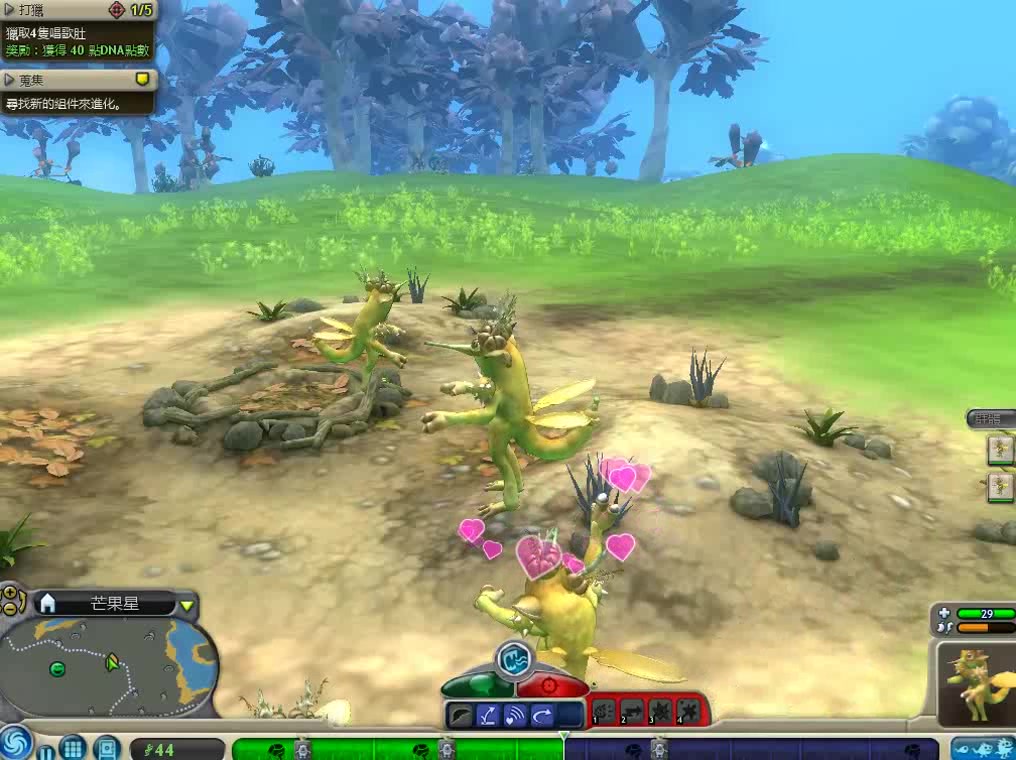
Task: Open the yellow arrow dropdown on minimap header
Action: (x=187, y=604)
